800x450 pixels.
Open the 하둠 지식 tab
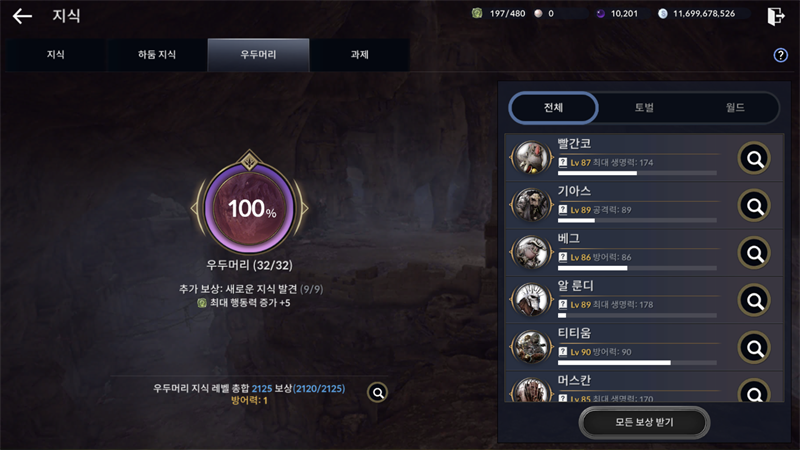point(157,55)
